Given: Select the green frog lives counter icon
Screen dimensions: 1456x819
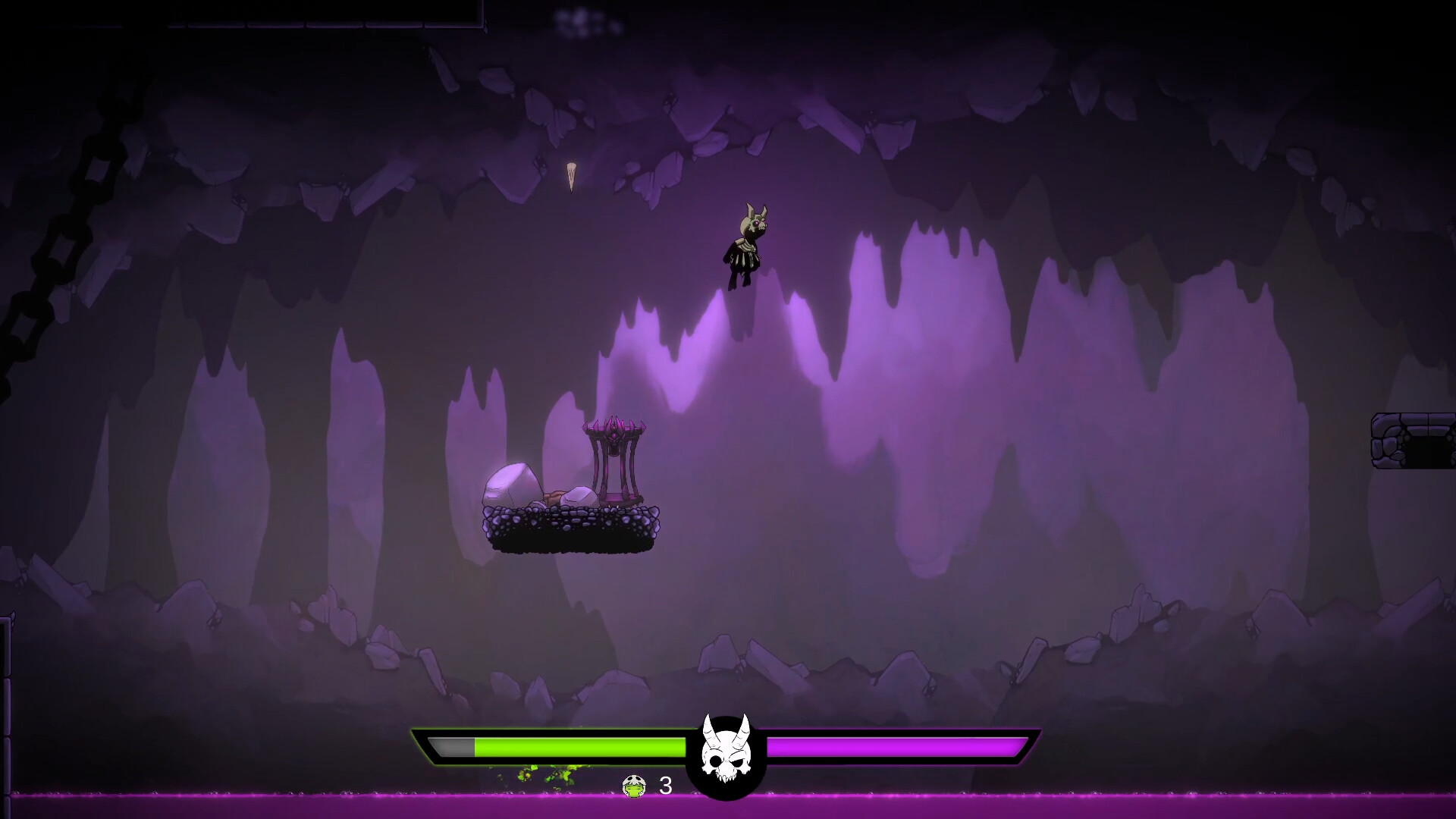Looking at the screenshot, I should pyautogui.click(x=634, y=787).
